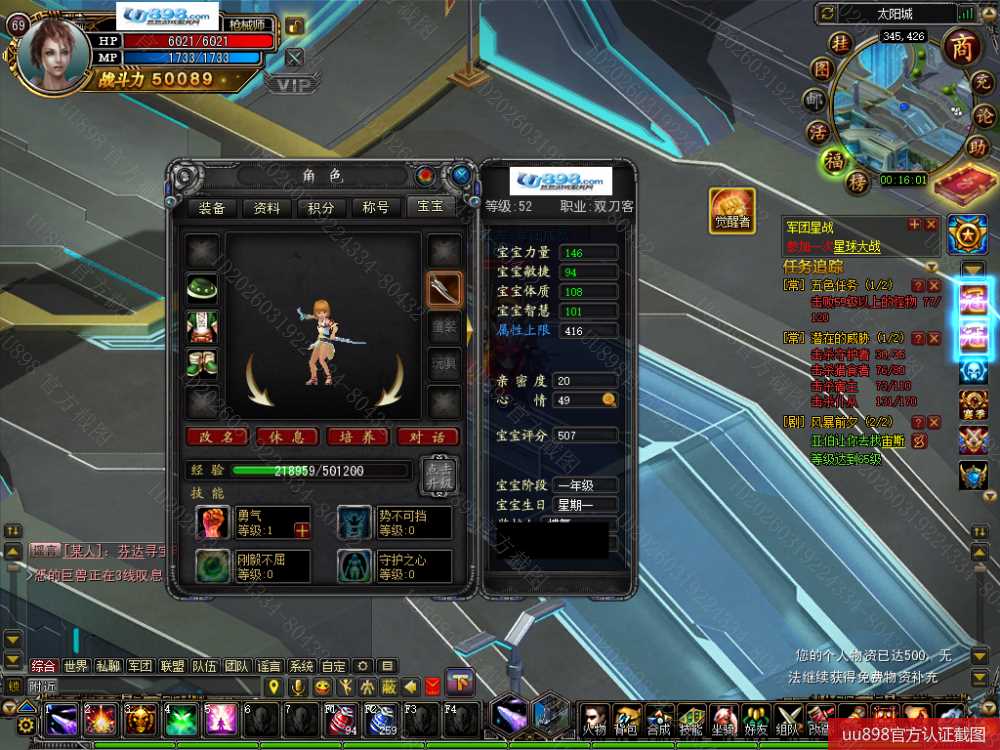This screenshot has height=750, width=1000.
Task: Click the 福 welfare button by minimap
Action: pyautogui.click(x=832, y=160)
